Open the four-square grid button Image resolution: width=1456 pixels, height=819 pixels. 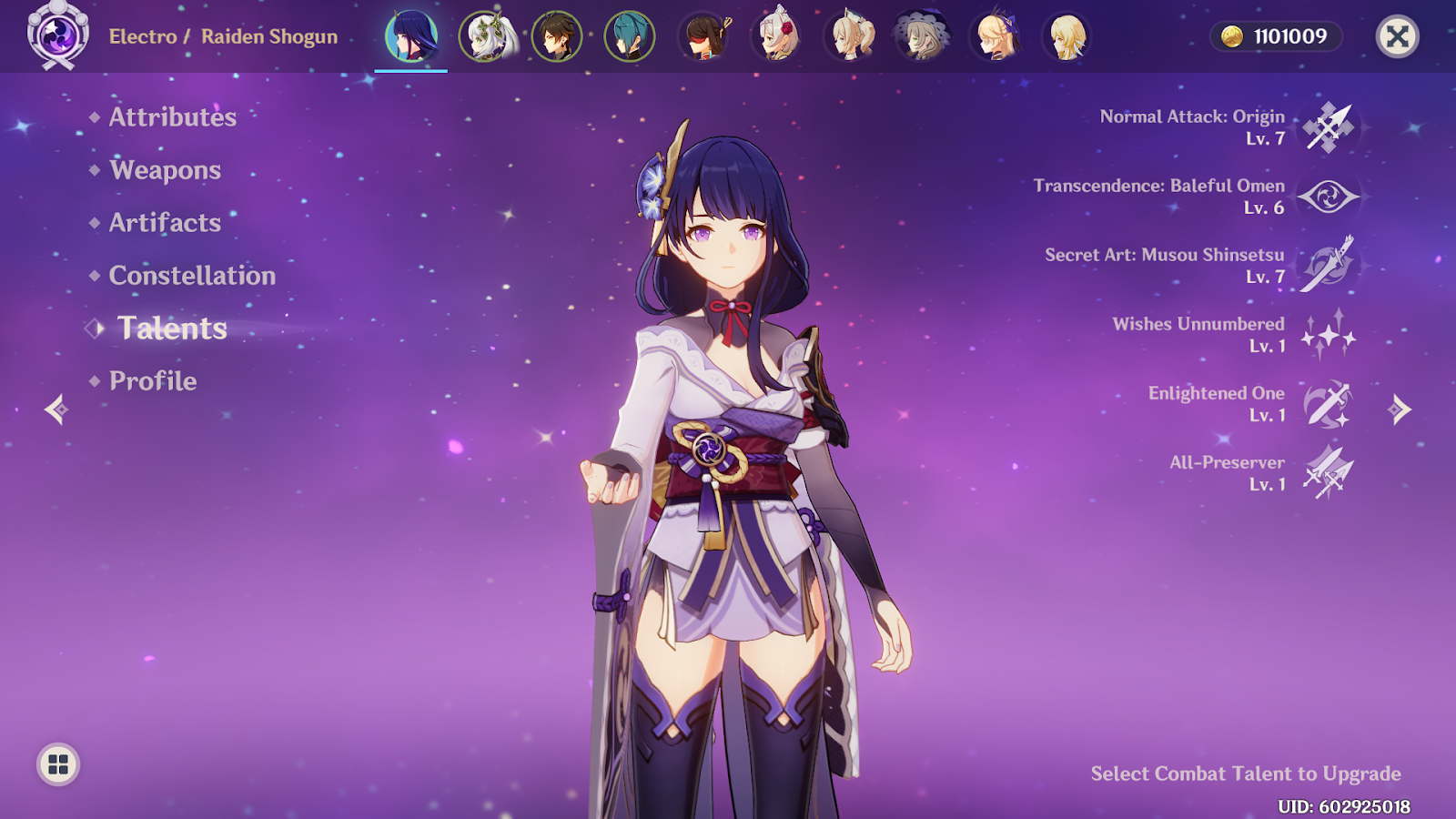pyautogui.click(x=58, y=764)
